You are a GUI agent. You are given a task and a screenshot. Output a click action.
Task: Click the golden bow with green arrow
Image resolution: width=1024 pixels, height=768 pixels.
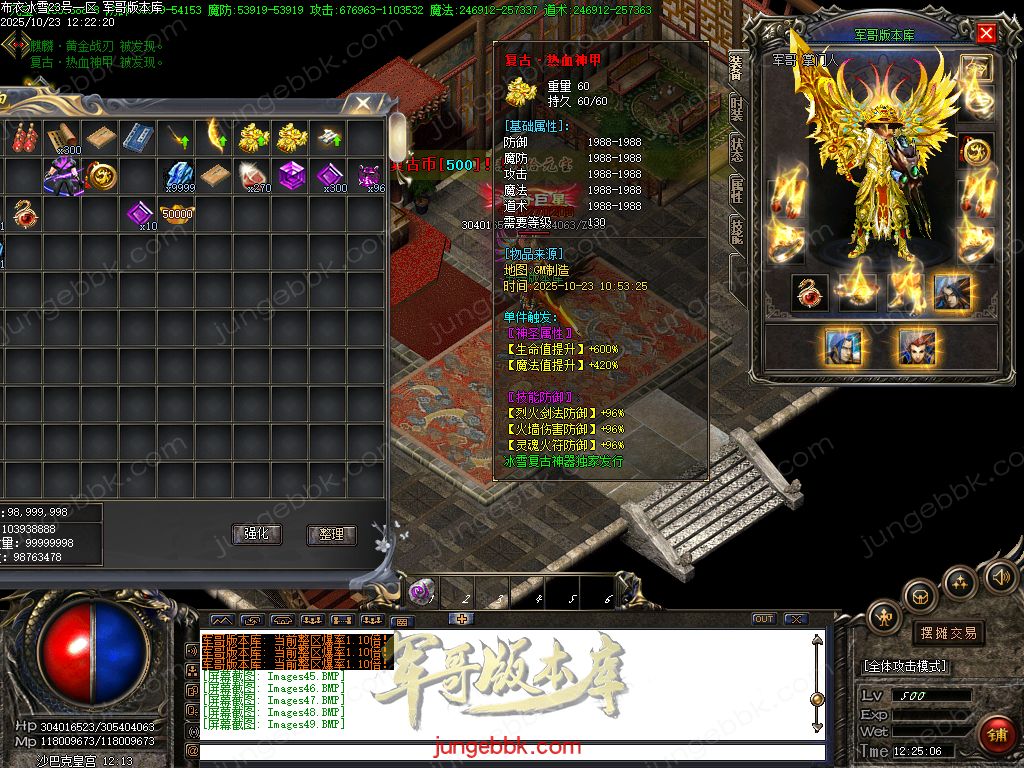click(x=217, y=136)
